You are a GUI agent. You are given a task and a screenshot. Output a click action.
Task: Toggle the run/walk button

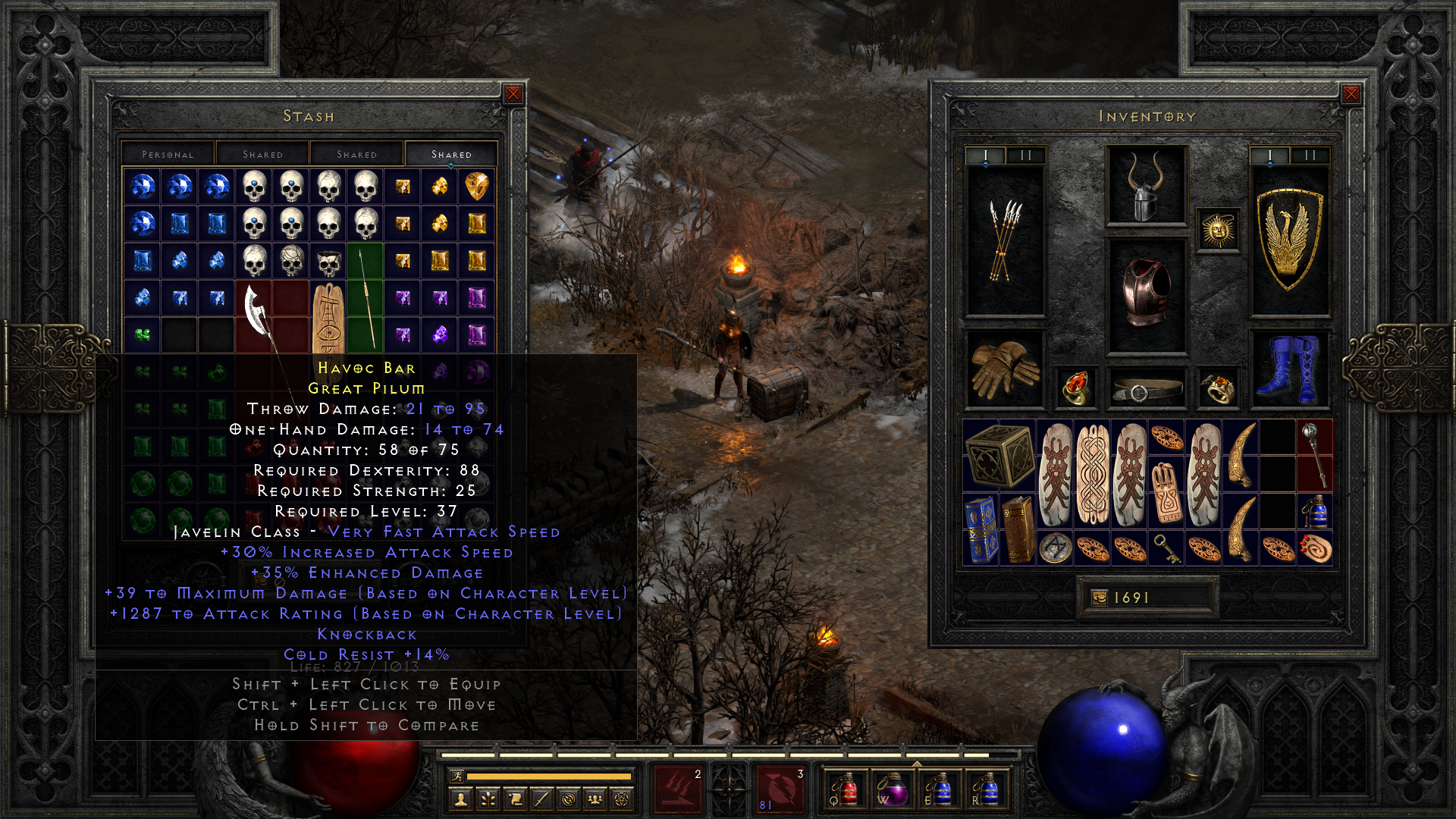[457, 776]
